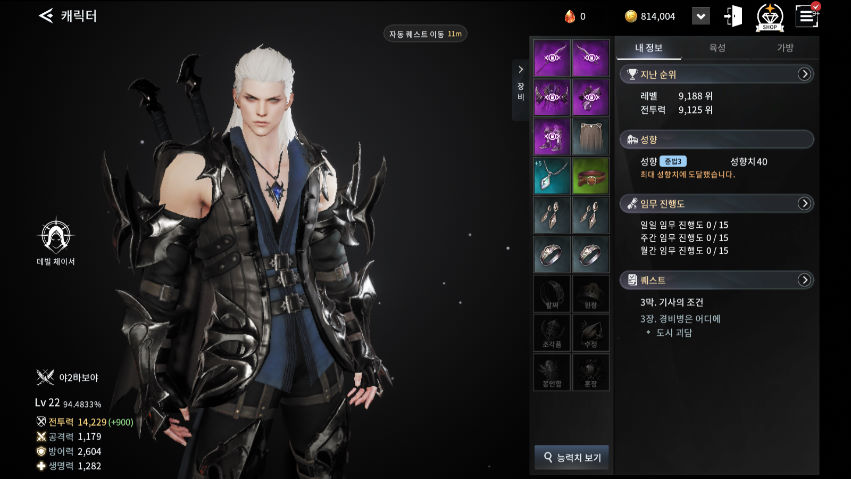Open 지난 순위 ranking details
Viewport: 851px width, 479px height.
(x=804, y=74)
